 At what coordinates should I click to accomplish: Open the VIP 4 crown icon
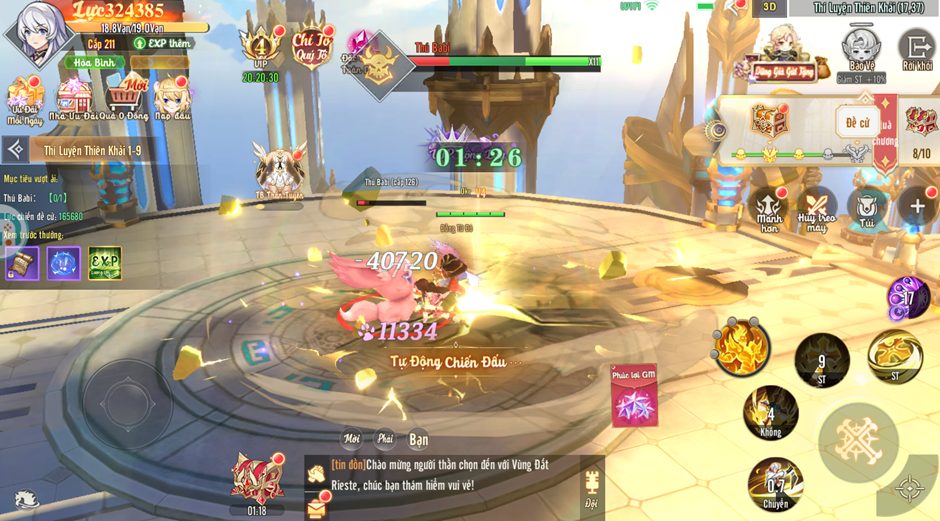pyautogui.click(x=260, y=48)
